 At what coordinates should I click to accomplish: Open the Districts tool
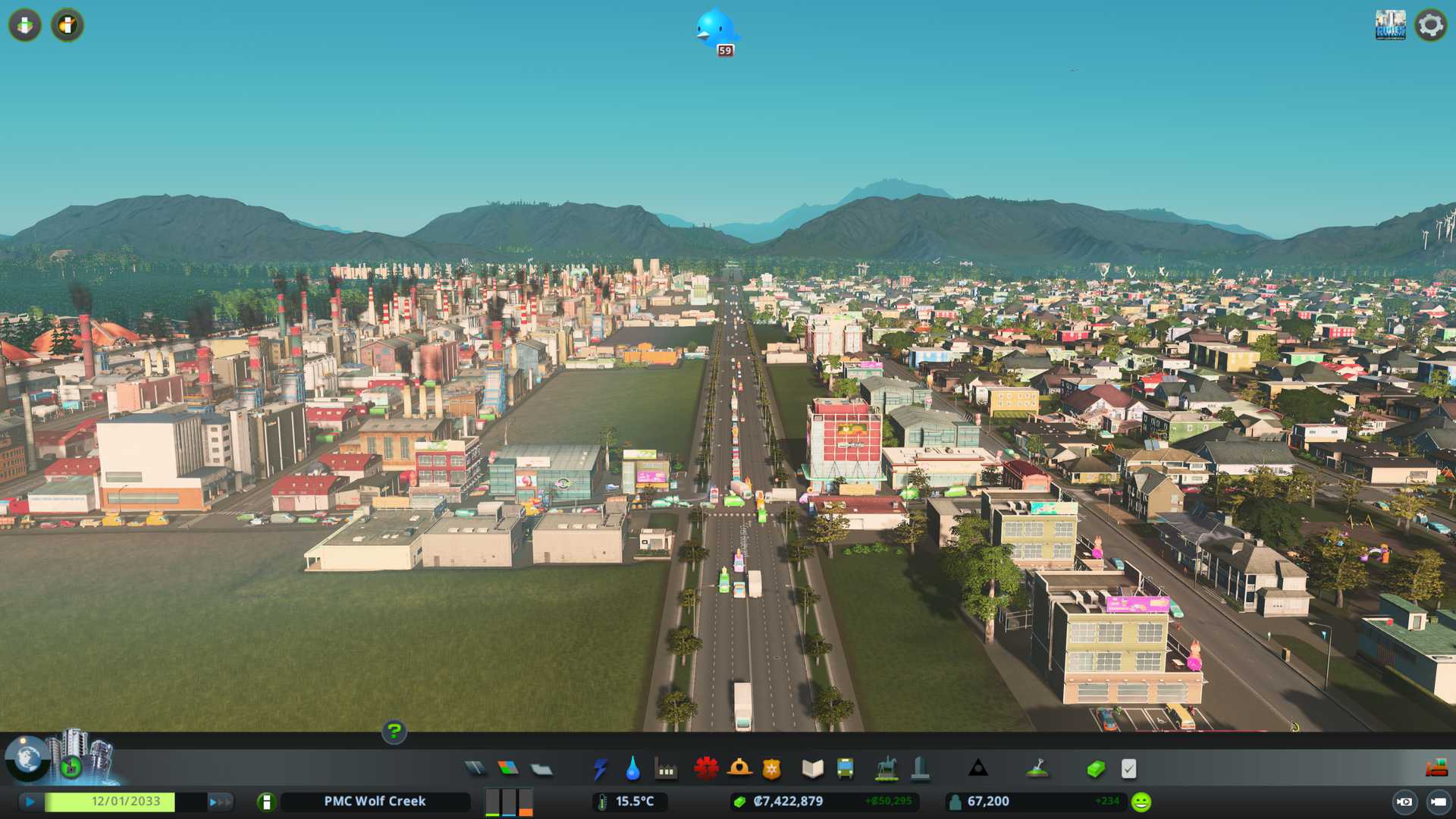(541, 770)
